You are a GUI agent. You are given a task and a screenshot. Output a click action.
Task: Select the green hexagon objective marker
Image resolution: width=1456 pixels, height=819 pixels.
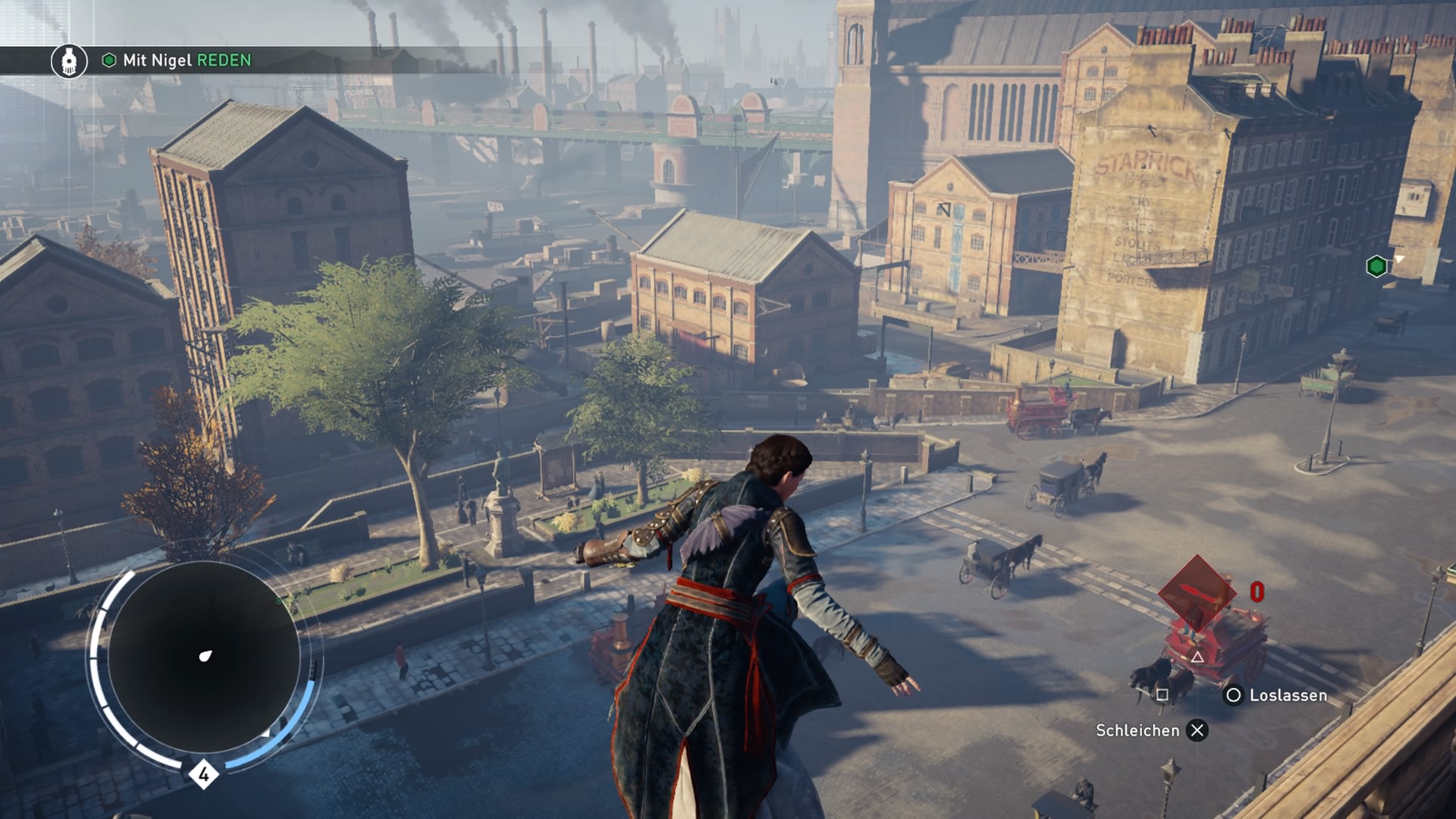[1376, 266]
